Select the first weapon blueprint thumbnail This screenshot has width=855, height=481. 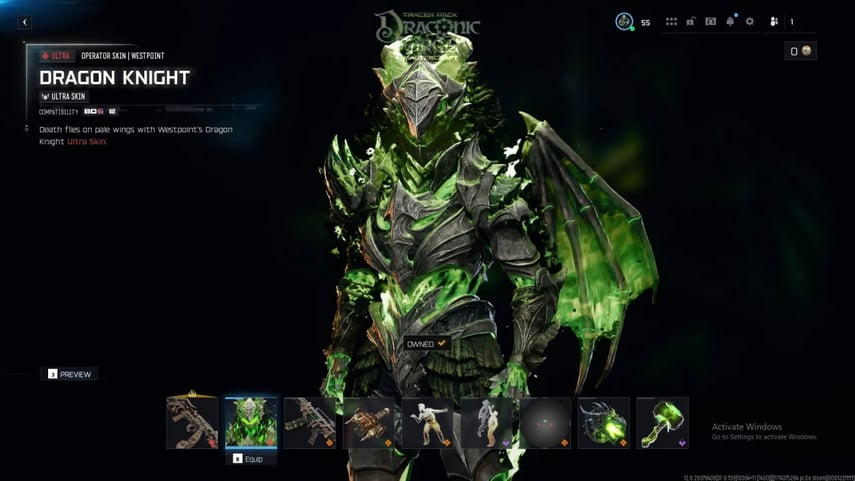point(192,422)
